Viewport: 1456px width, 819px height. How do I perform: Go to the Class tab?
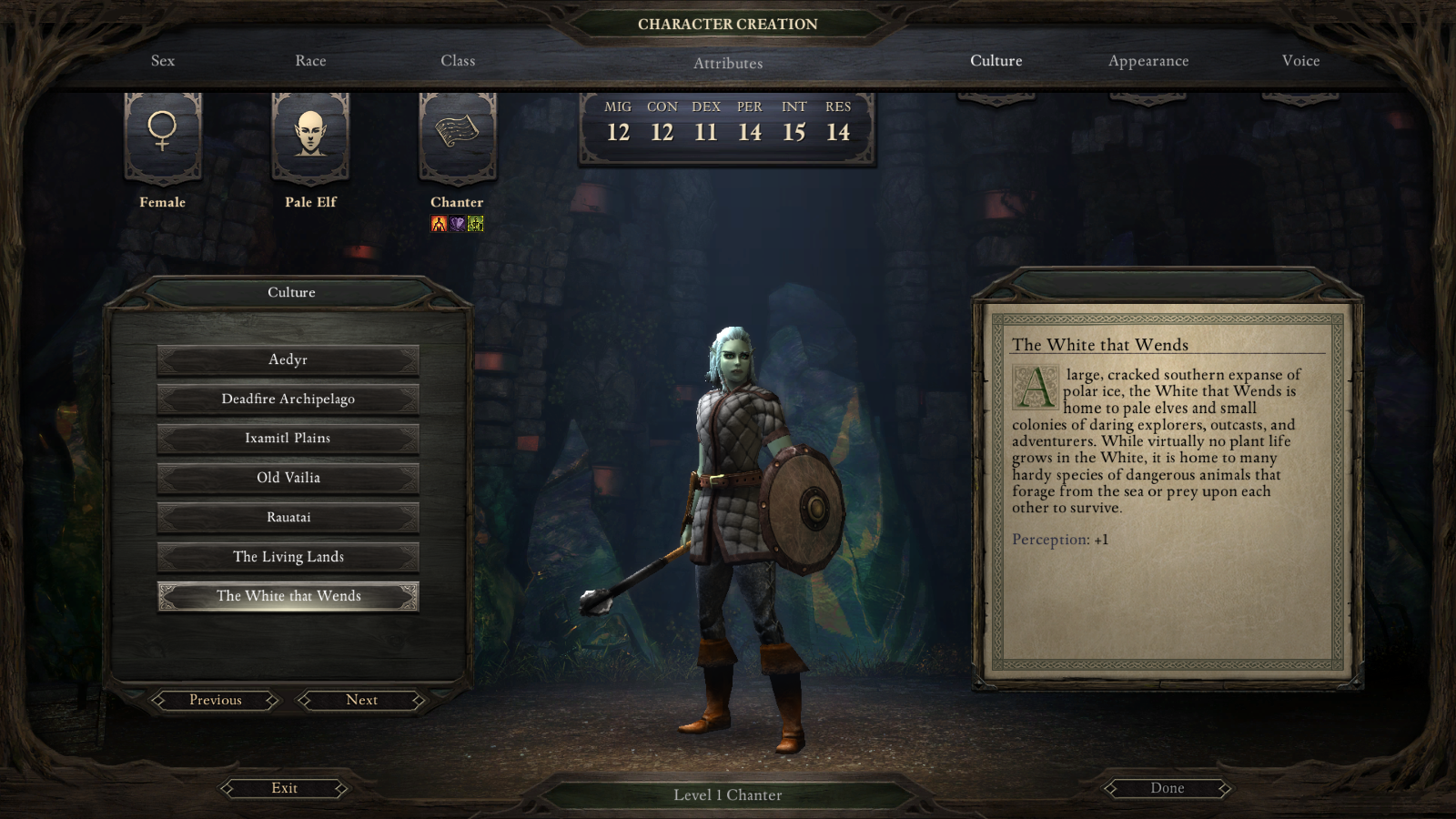point(458,61)
